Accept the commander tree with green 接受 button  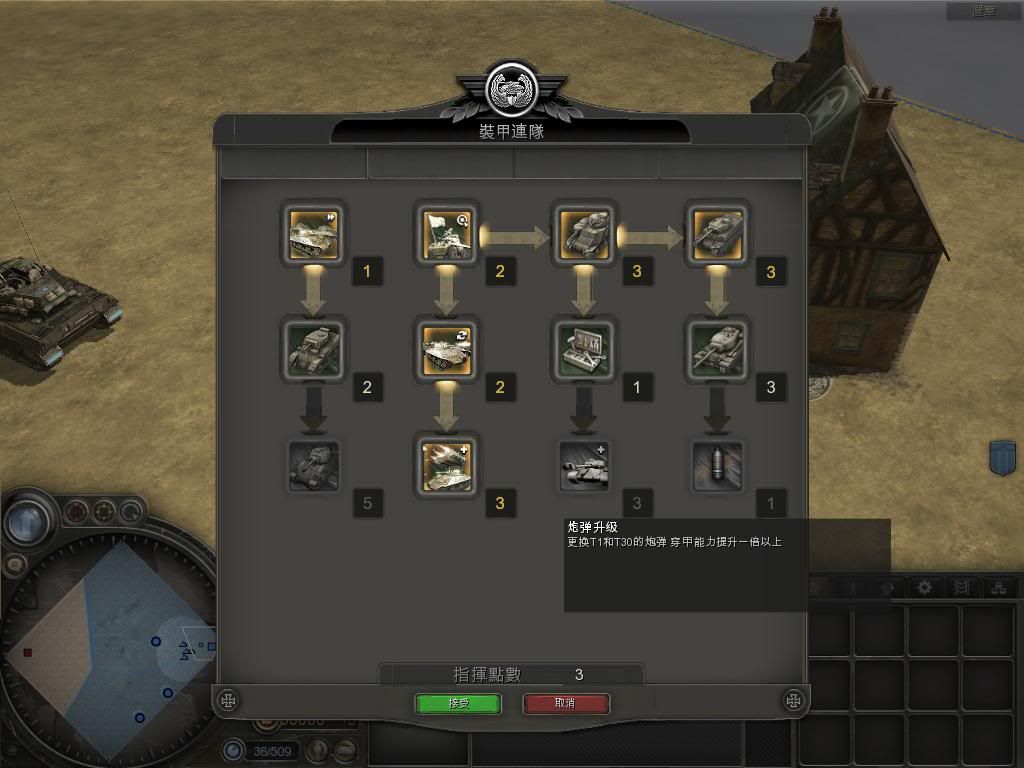458,703
